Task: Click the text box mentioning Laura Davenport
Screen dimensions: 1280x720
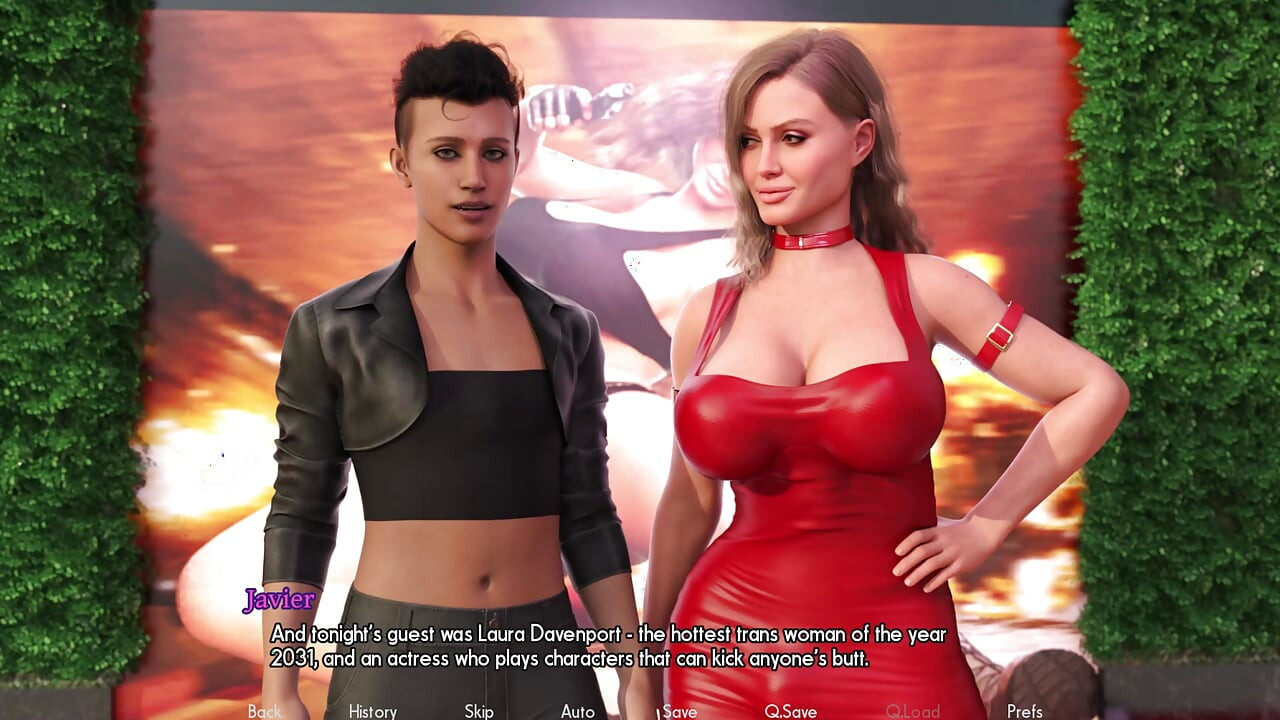Action: click(600, 645)
